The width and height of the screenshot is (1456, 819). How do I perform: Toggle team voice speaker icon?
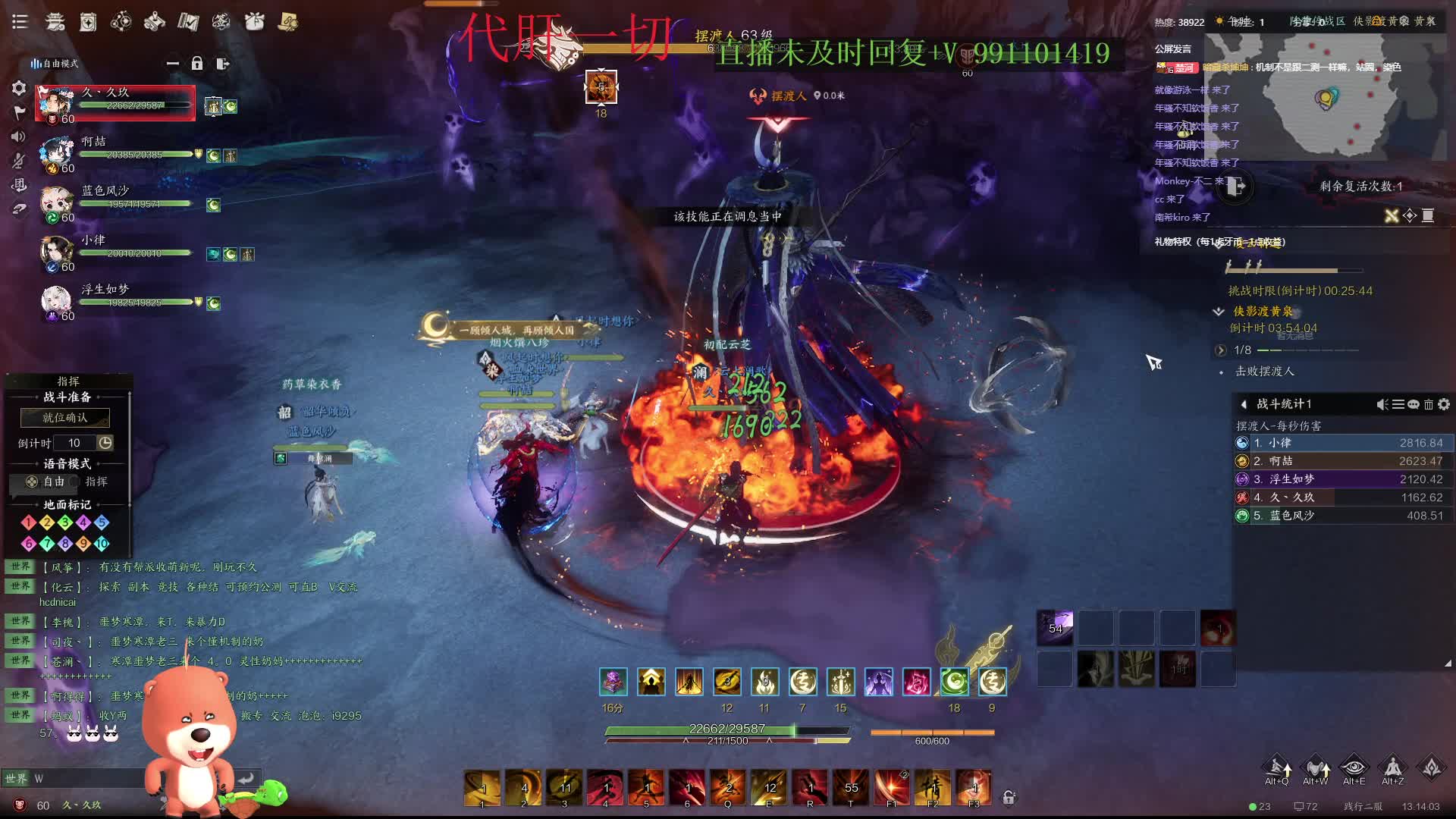tap(19, 136)
